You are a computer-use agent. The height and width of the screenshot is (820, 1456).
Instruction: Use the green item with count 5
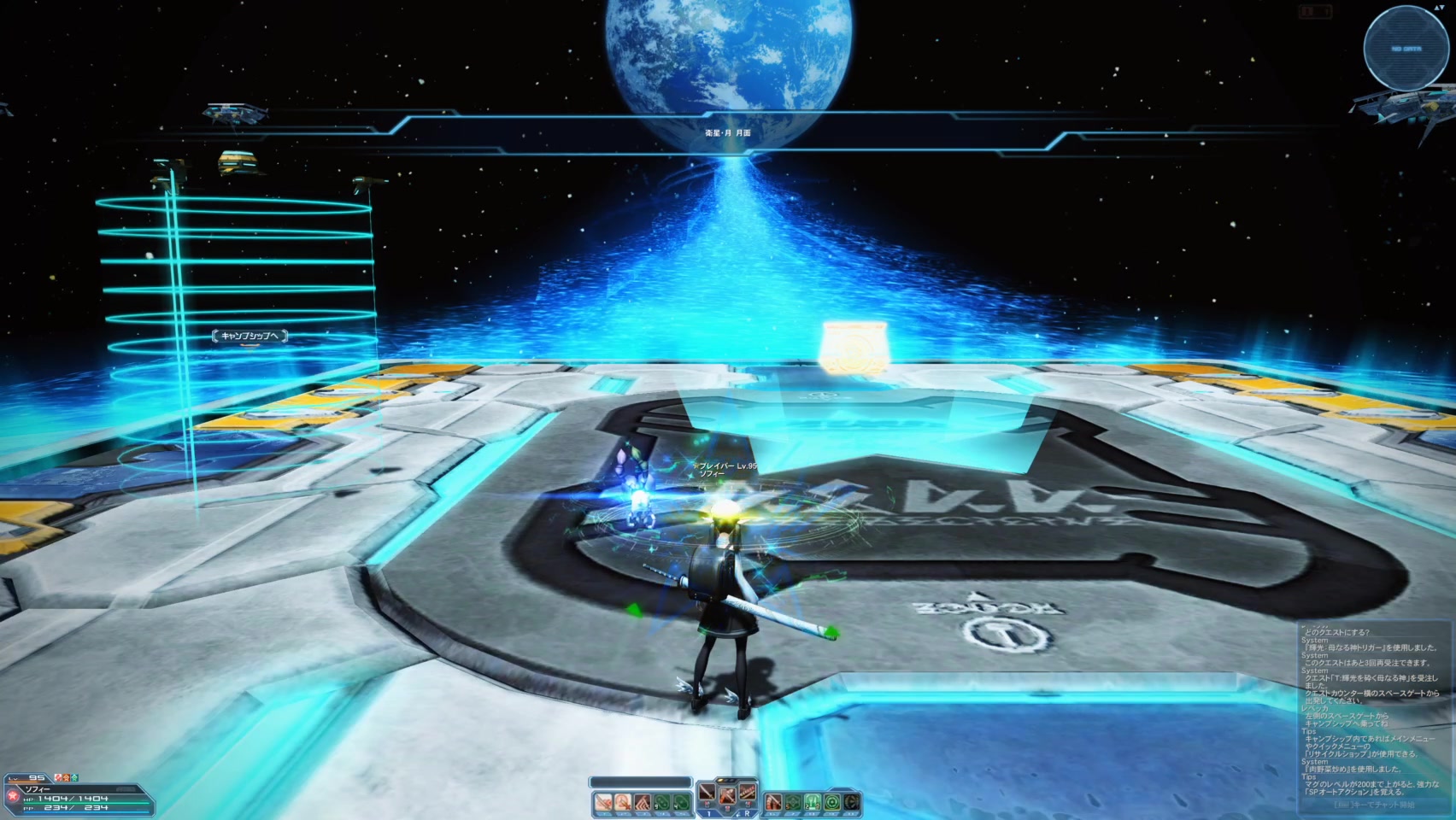tap(793, 802)
